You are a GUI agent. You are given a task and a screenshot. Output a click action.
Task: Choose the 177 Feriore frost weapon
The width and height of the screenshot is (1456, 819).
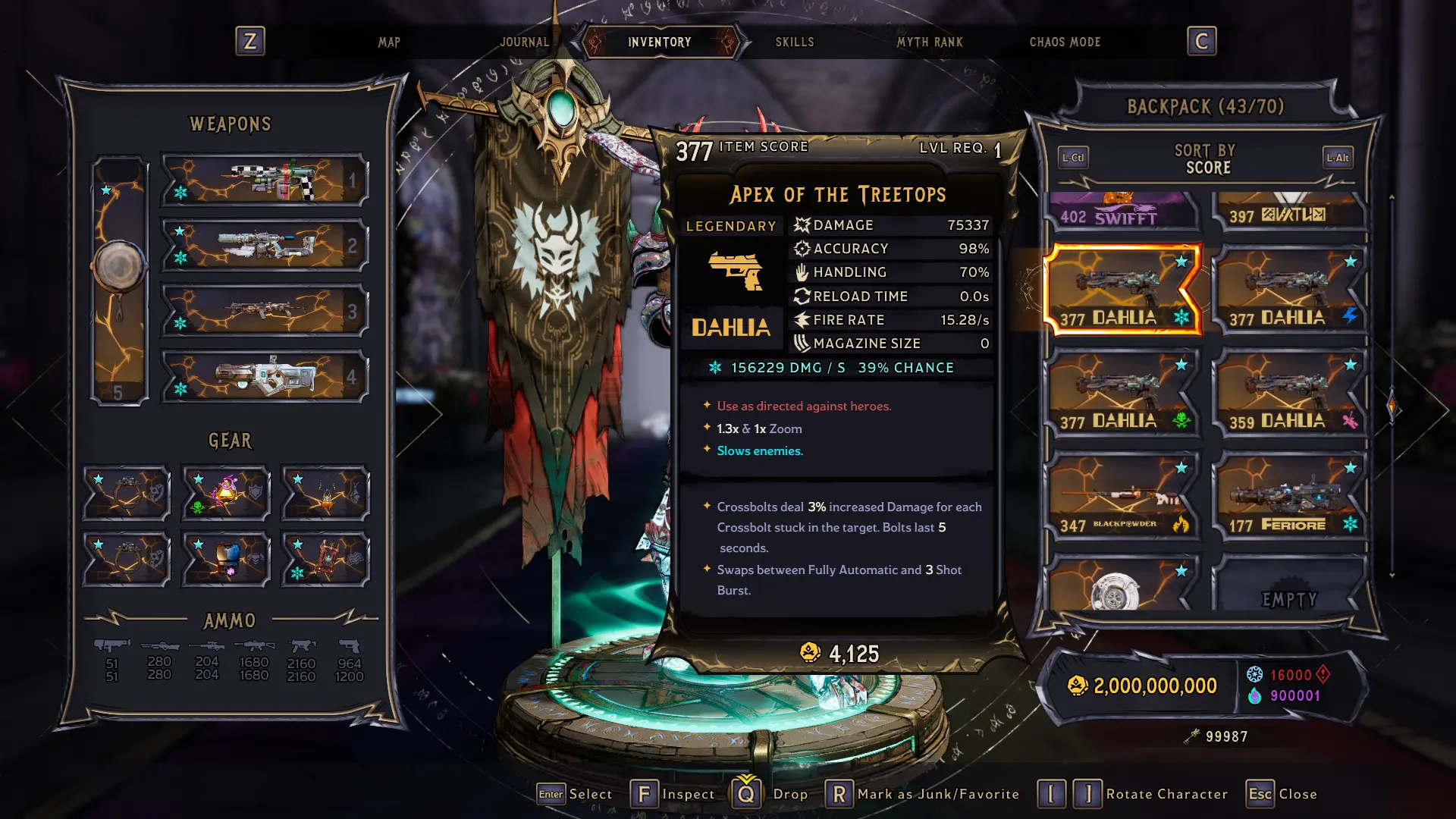coord(1290,497)
